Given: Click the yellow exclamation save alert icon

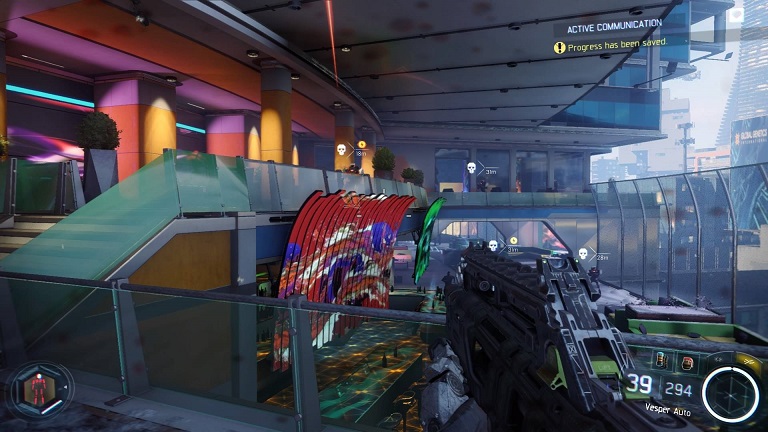Looking at the screenshot, I should (560, 47).
